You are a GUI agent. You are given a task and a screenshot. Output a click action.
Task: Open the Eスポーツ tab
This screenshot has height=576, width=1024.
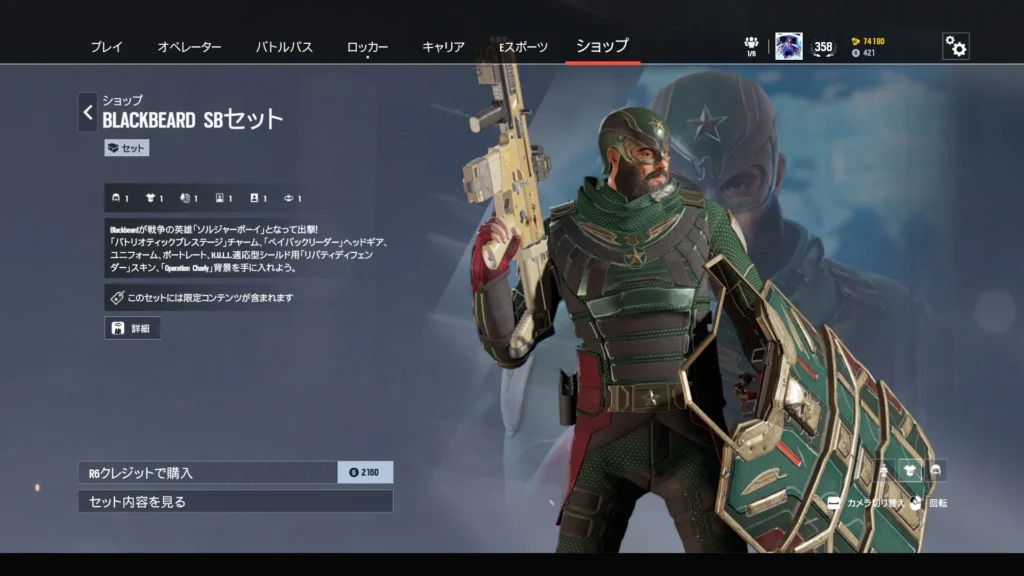(523, 47)
